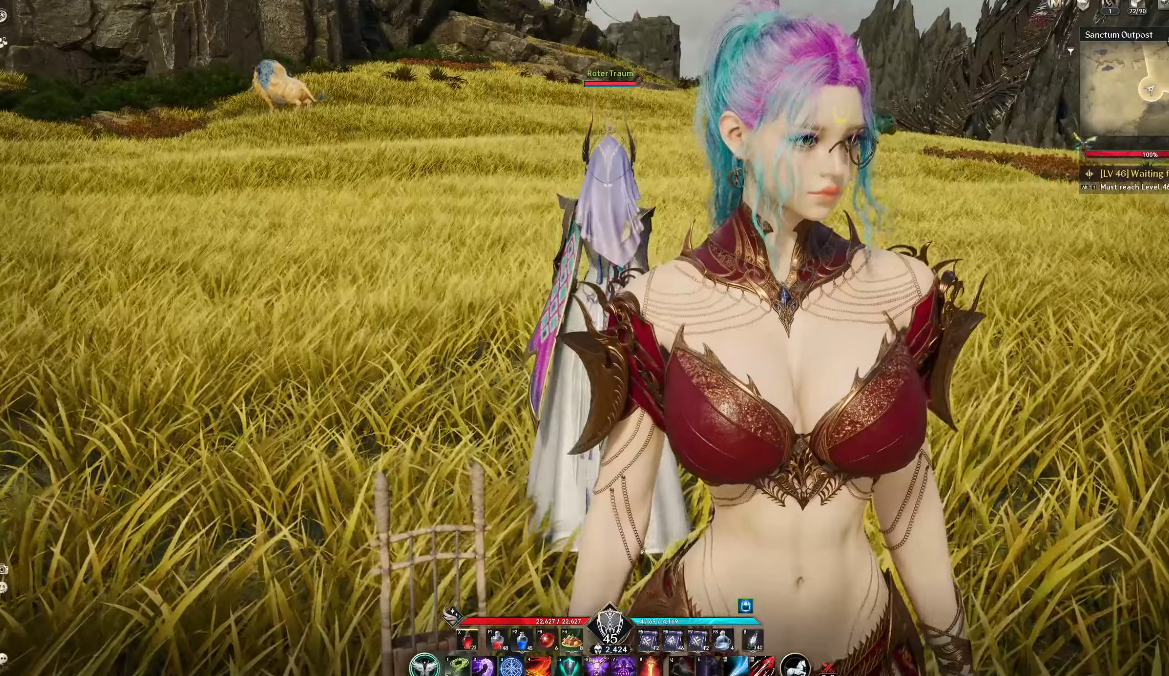
Task: Click the blue buff icon above hotbar
Action: (x=745, y=606)
